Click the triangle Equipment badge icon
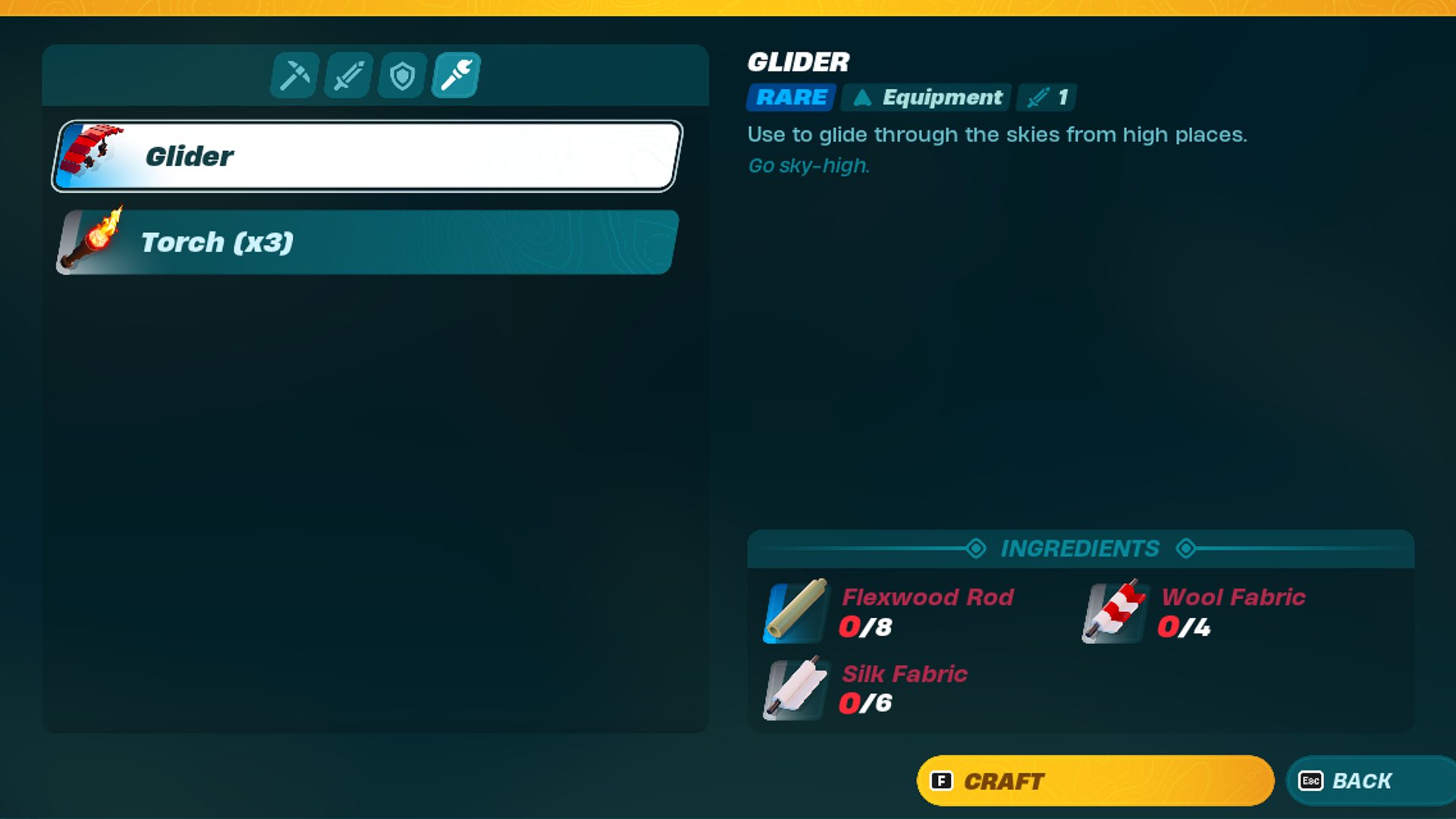 [863, 97]
